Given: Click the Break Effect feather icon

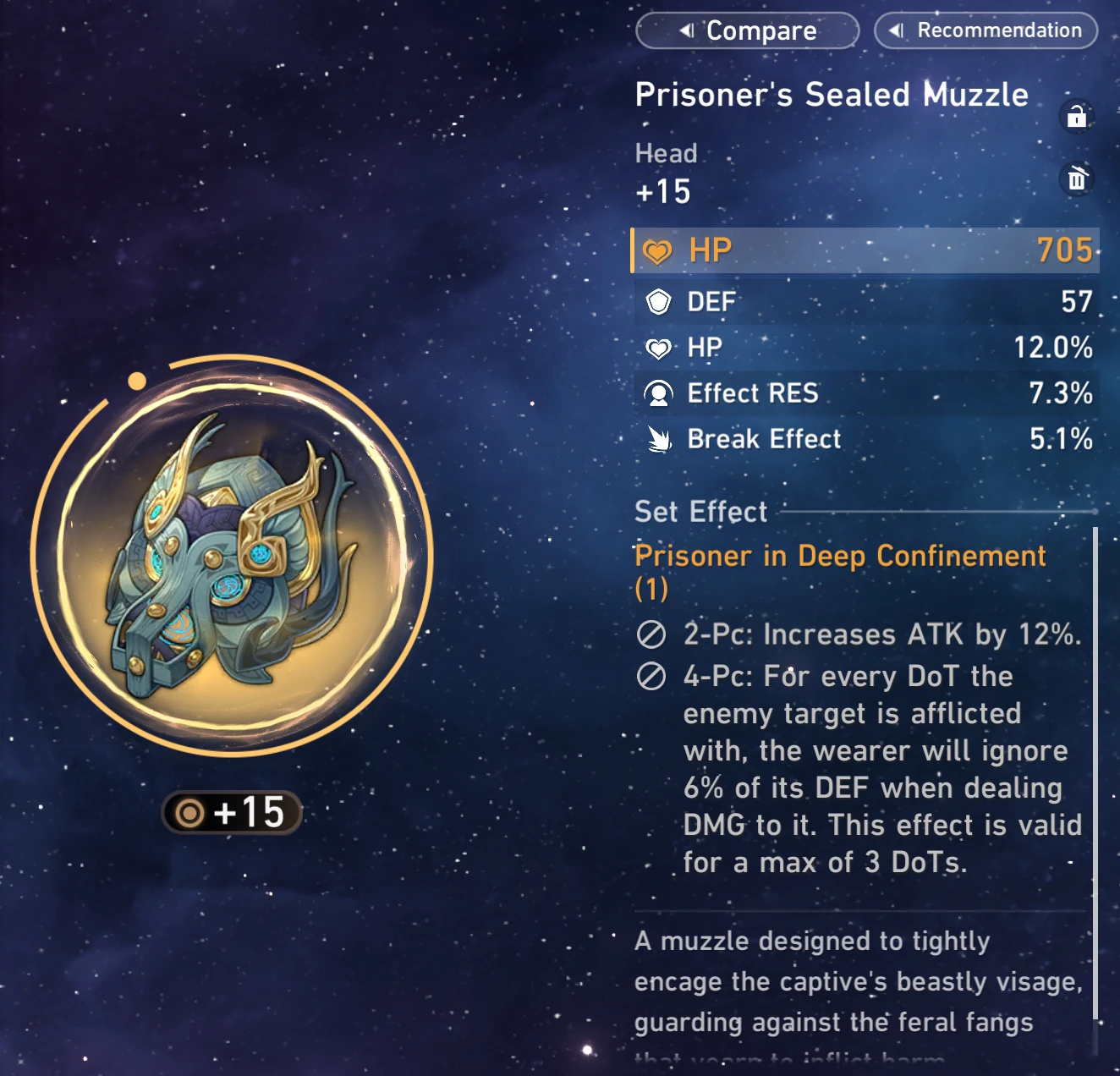Looking at the screenshot, I should coord(661,439).
